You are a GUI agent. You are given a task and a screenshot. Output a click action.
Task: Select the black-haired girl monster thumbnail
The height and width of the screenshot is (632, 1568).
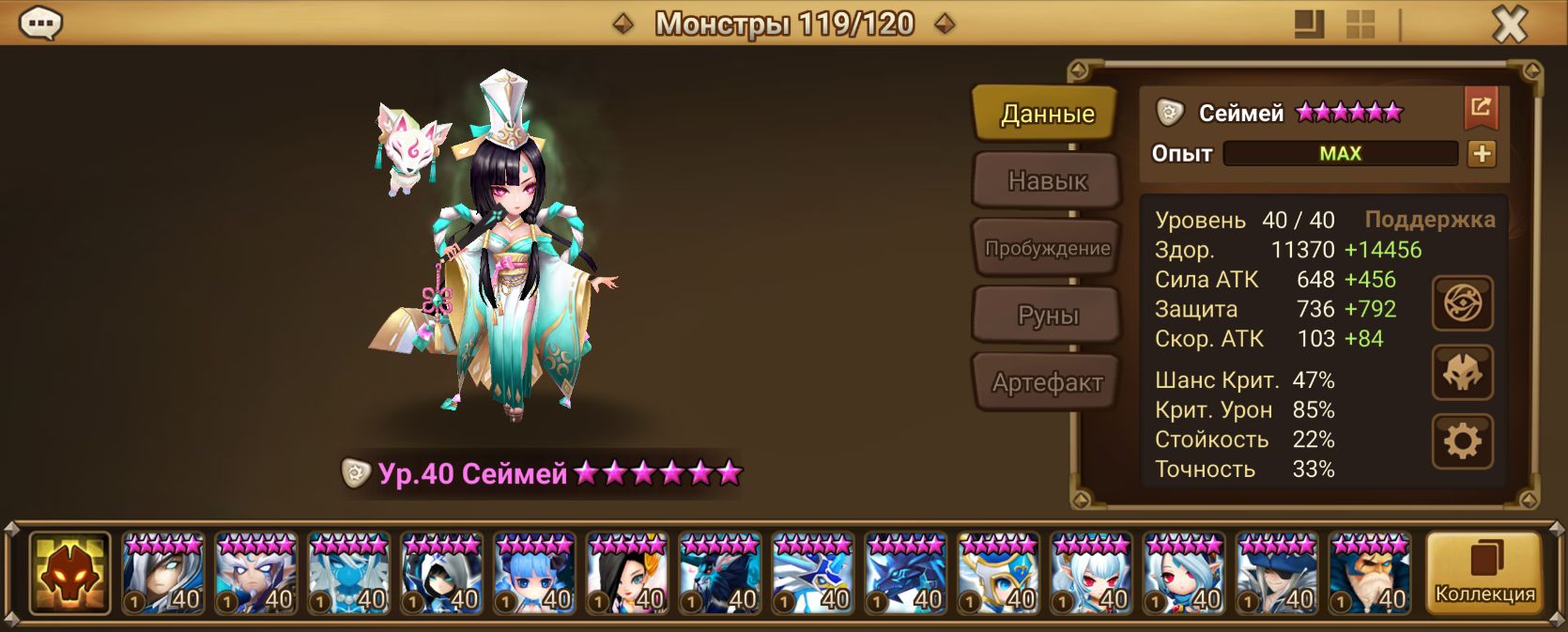click(x=626, y=573)
